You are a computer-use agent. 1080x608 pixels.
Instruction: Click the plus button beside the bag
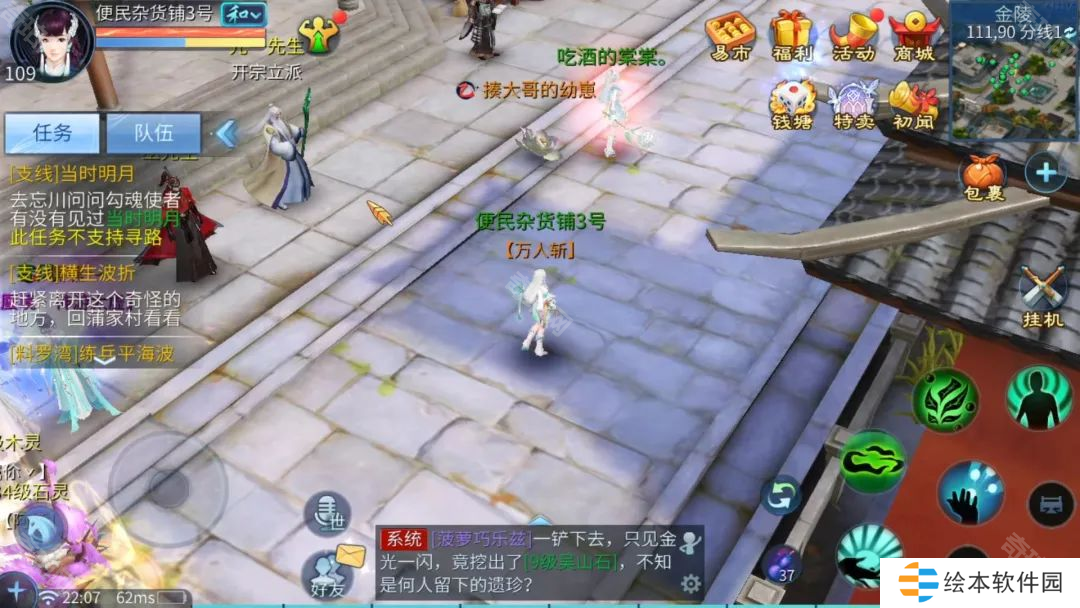pyautogui.click(x=1045, y=173)
